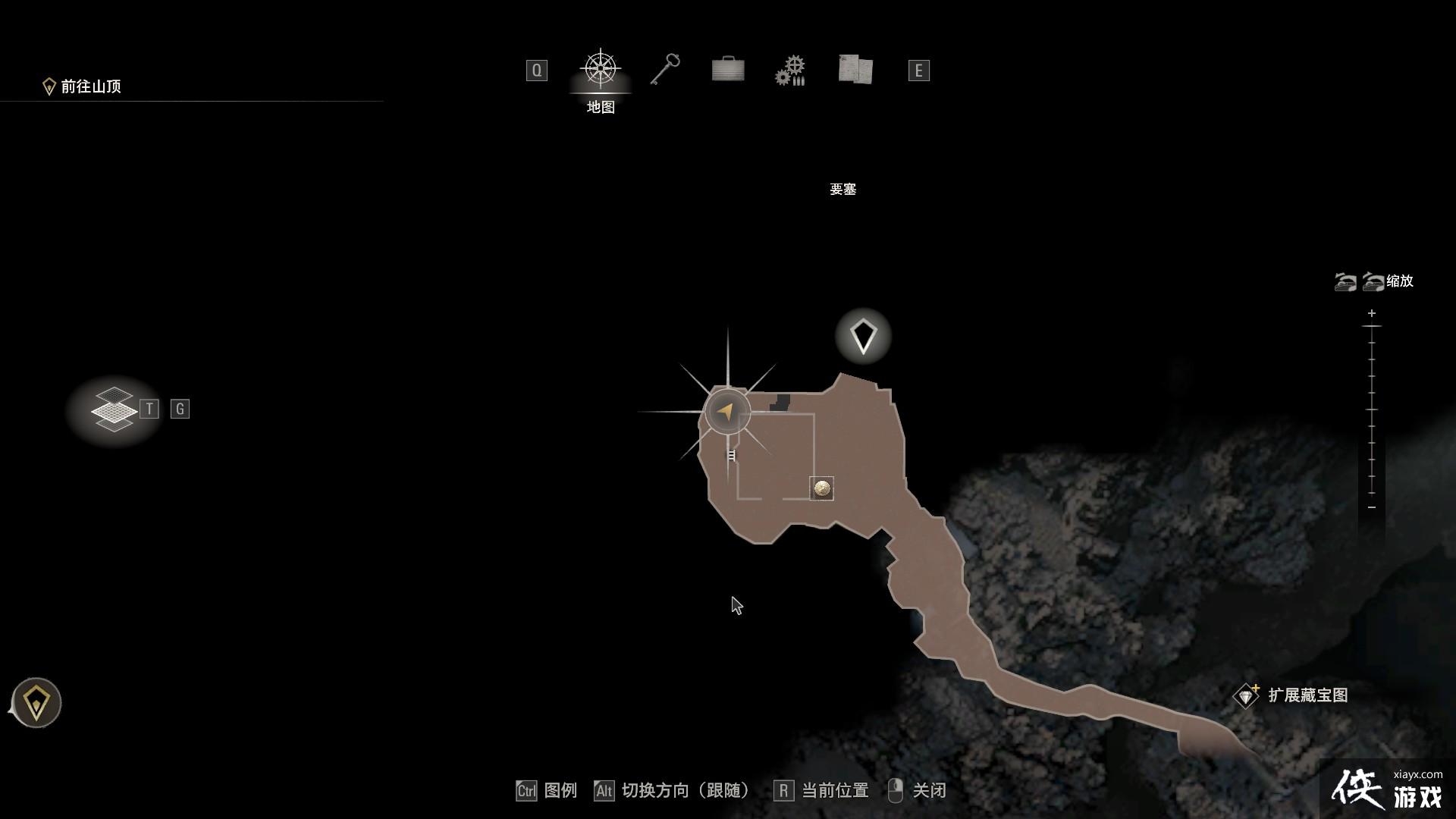
Task: Switch to the E tab page
Action: 918,70
